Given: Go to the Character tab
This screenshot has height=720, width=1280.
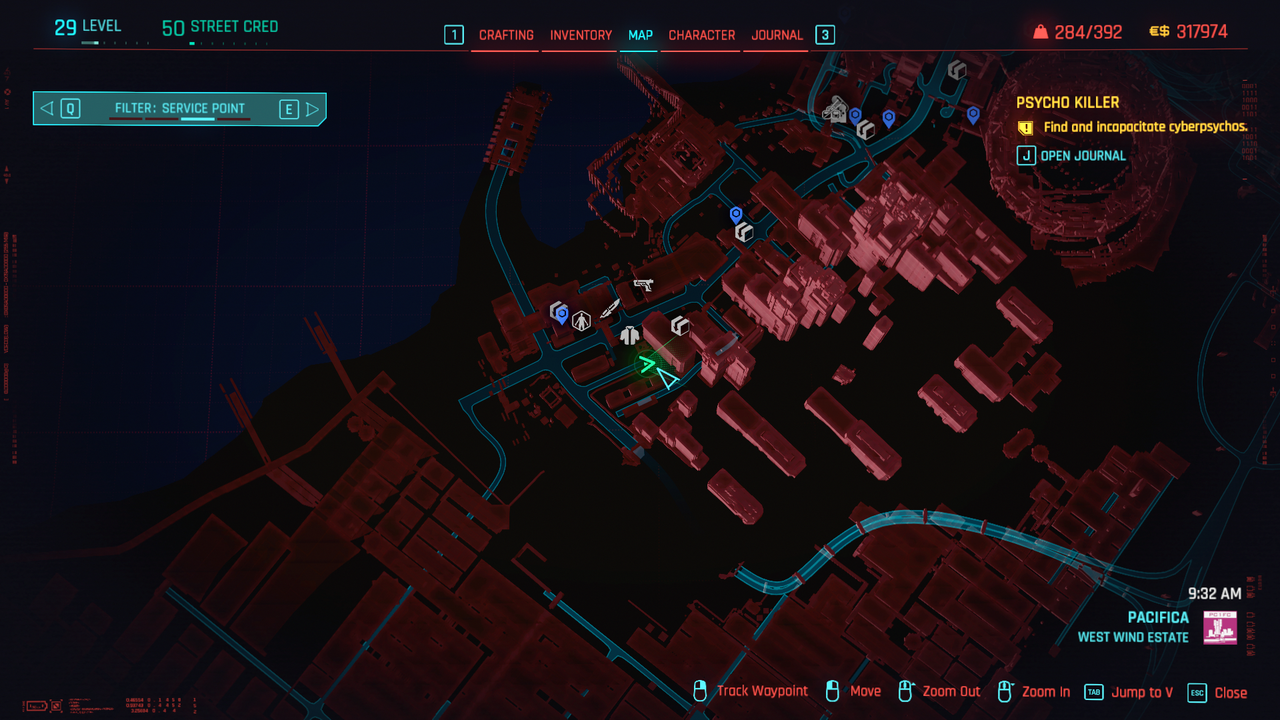Looking at the screenshot, I should click(702, 35).
